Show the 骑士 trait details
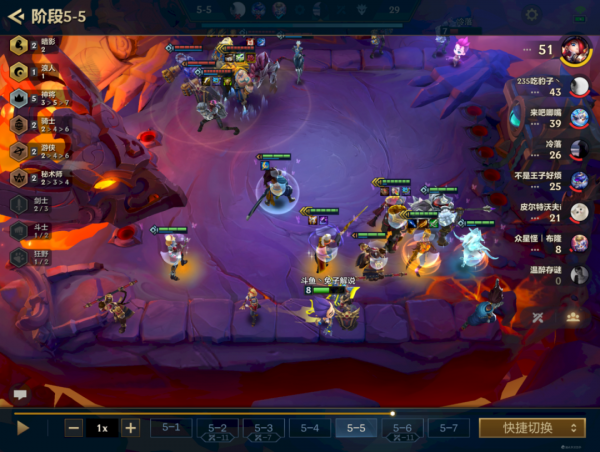 pyautogui.click(x=20, y=124)
